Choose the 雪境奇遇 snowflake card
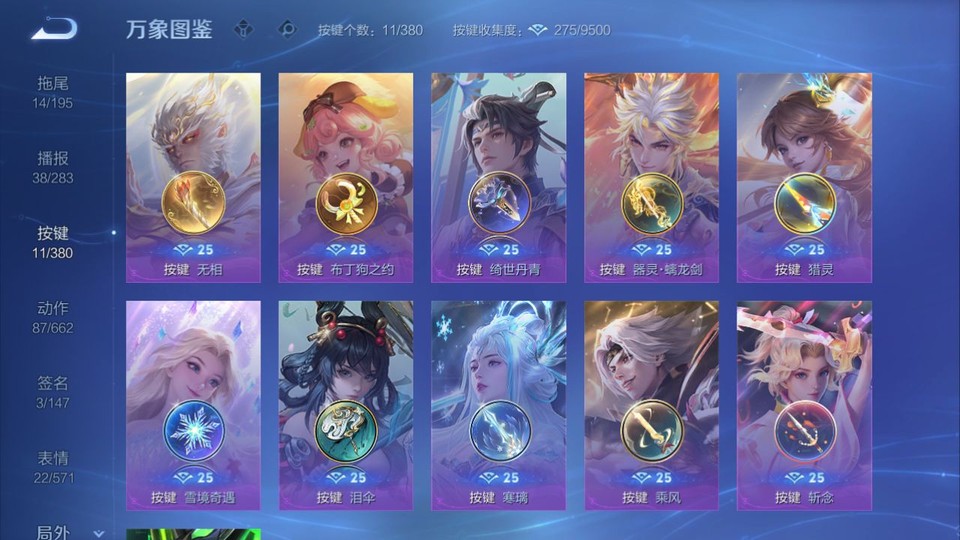 click(193, 405)
